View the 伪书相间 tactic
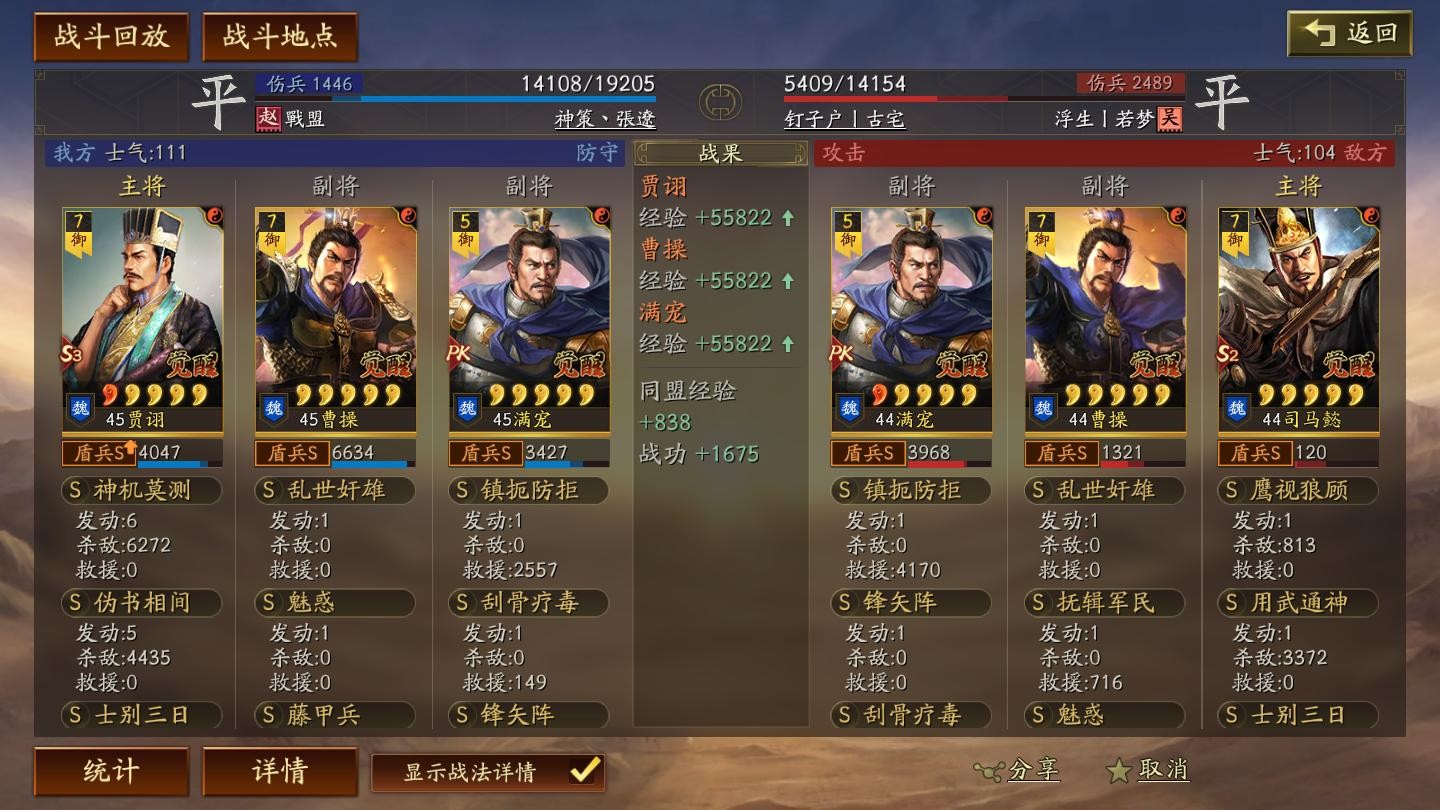 (141, 603)
